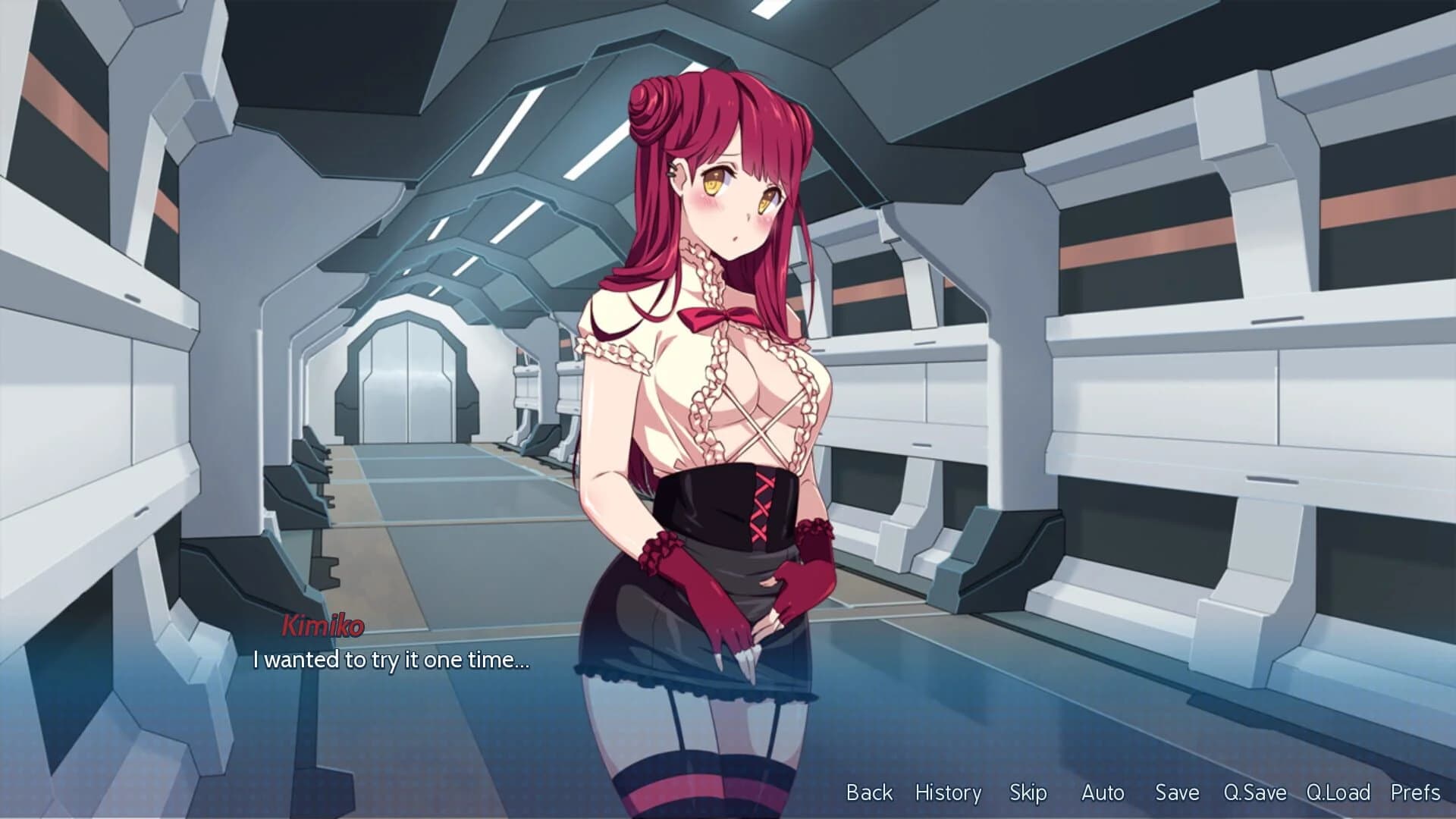The image size is (1456, 819).
Task: Load the last quicksave via Q.Load
Action: 1338,793
